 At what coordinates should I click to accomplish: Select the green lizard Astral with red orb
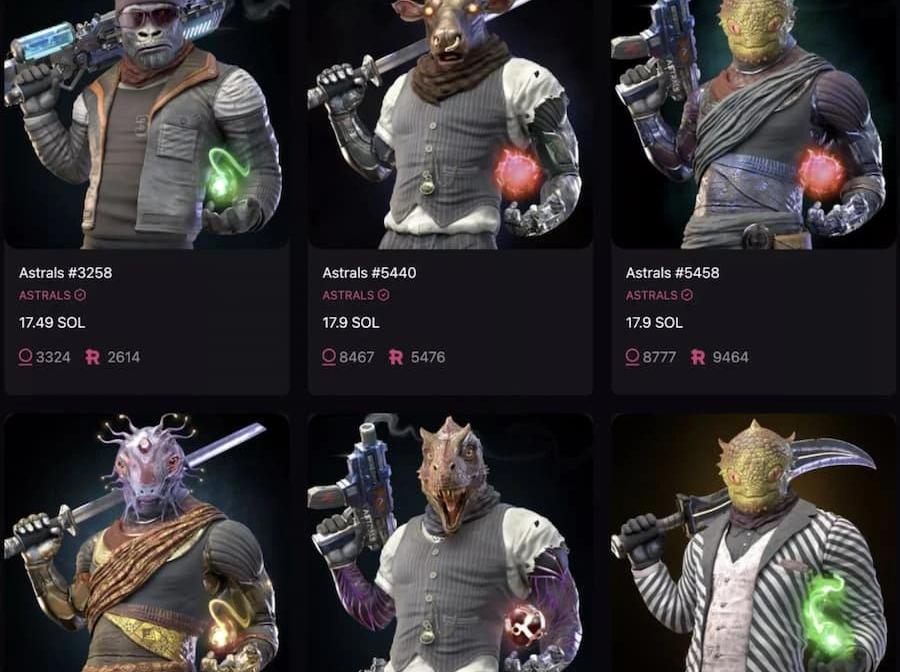(753, 125)
